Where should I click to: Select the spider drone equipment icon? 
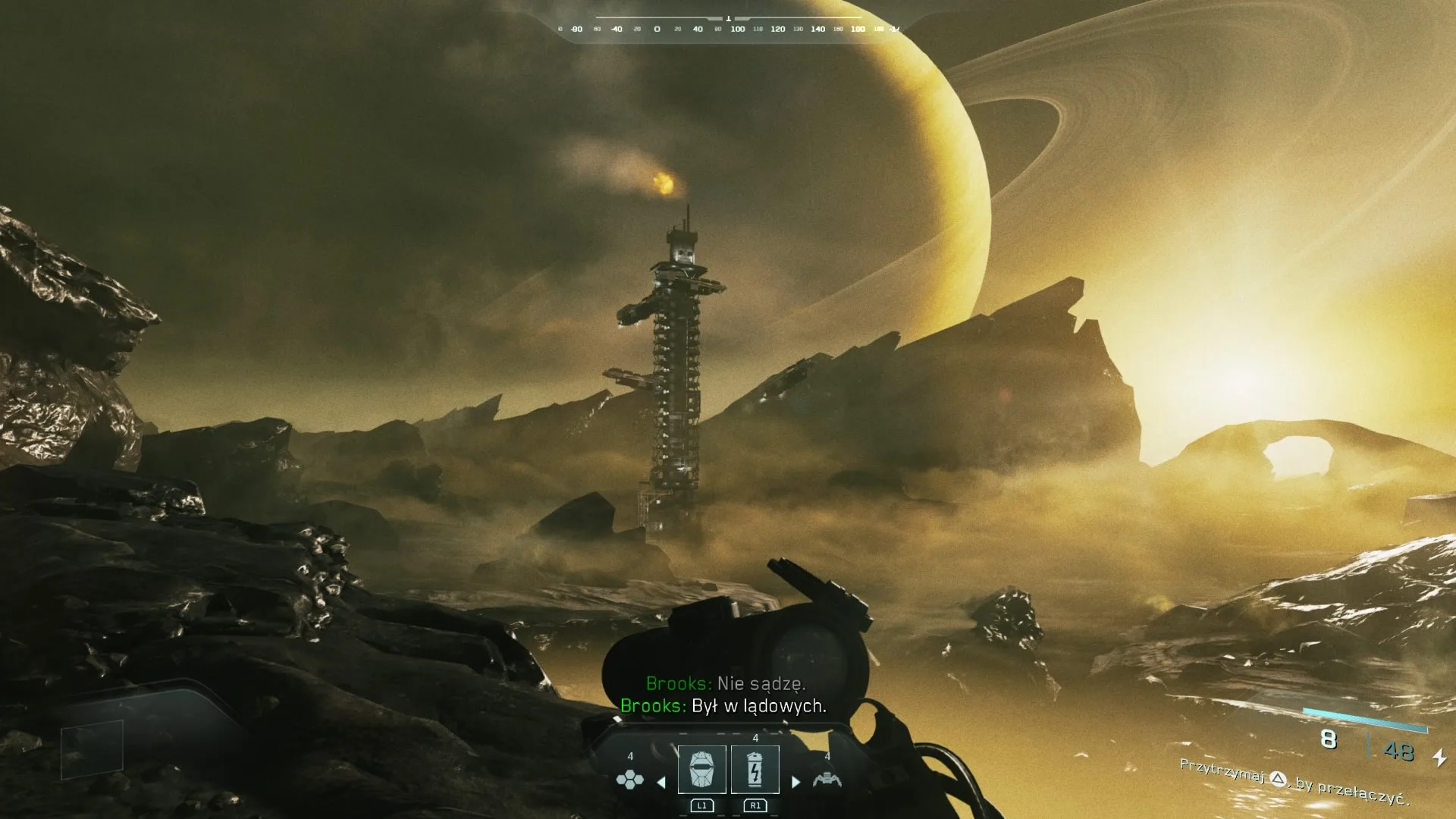(827, 780)
